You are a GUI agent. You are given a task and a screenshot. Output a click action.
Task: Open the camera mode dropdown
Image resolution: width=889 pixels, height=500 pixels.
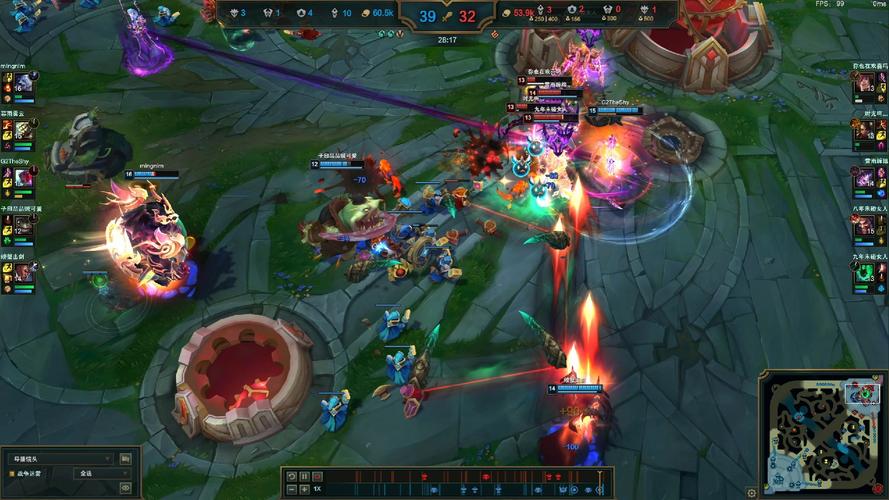(60, 458)
